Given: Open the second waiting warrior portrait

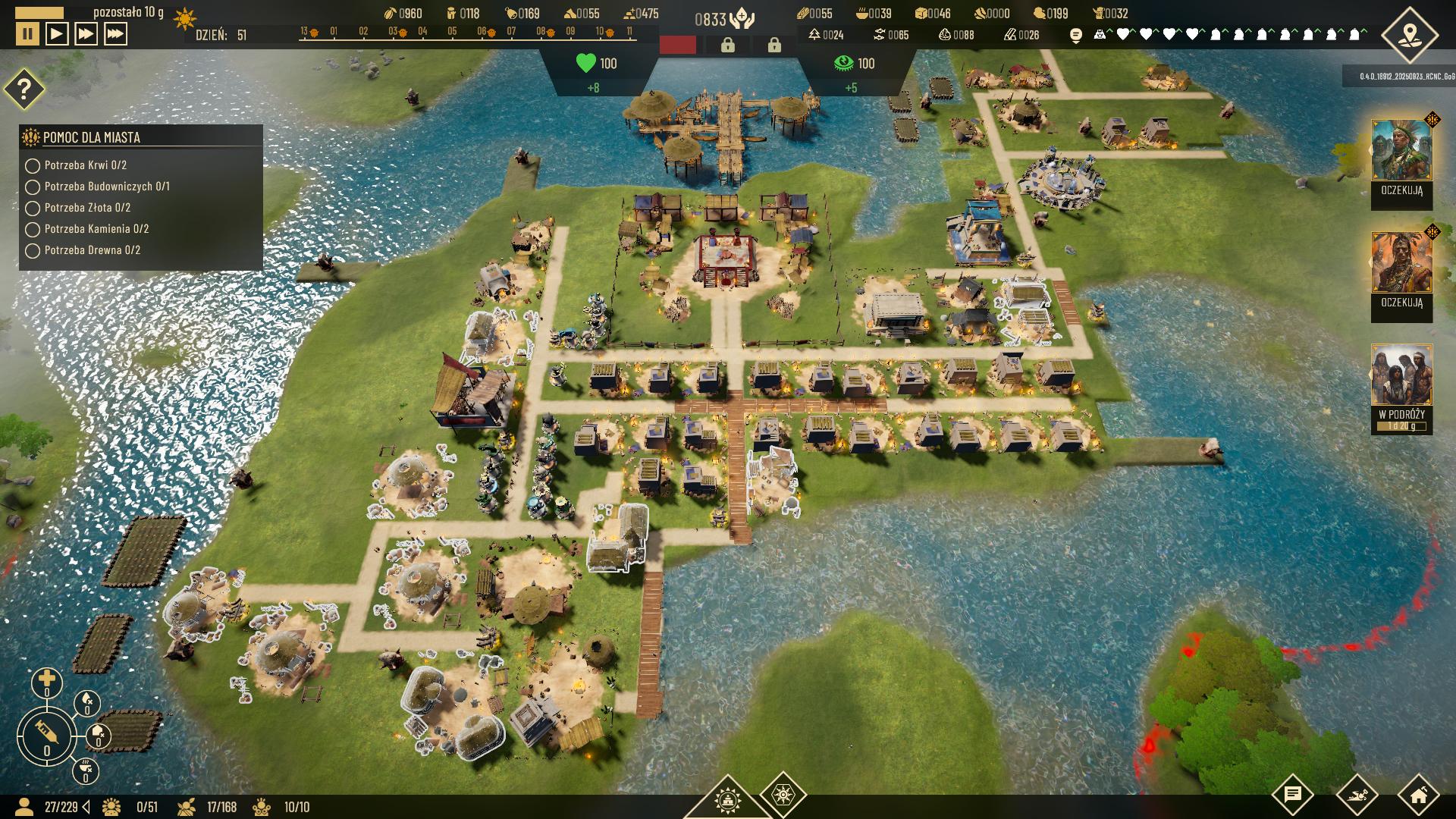Looking at the screenshot, I should coord(1401,263).
